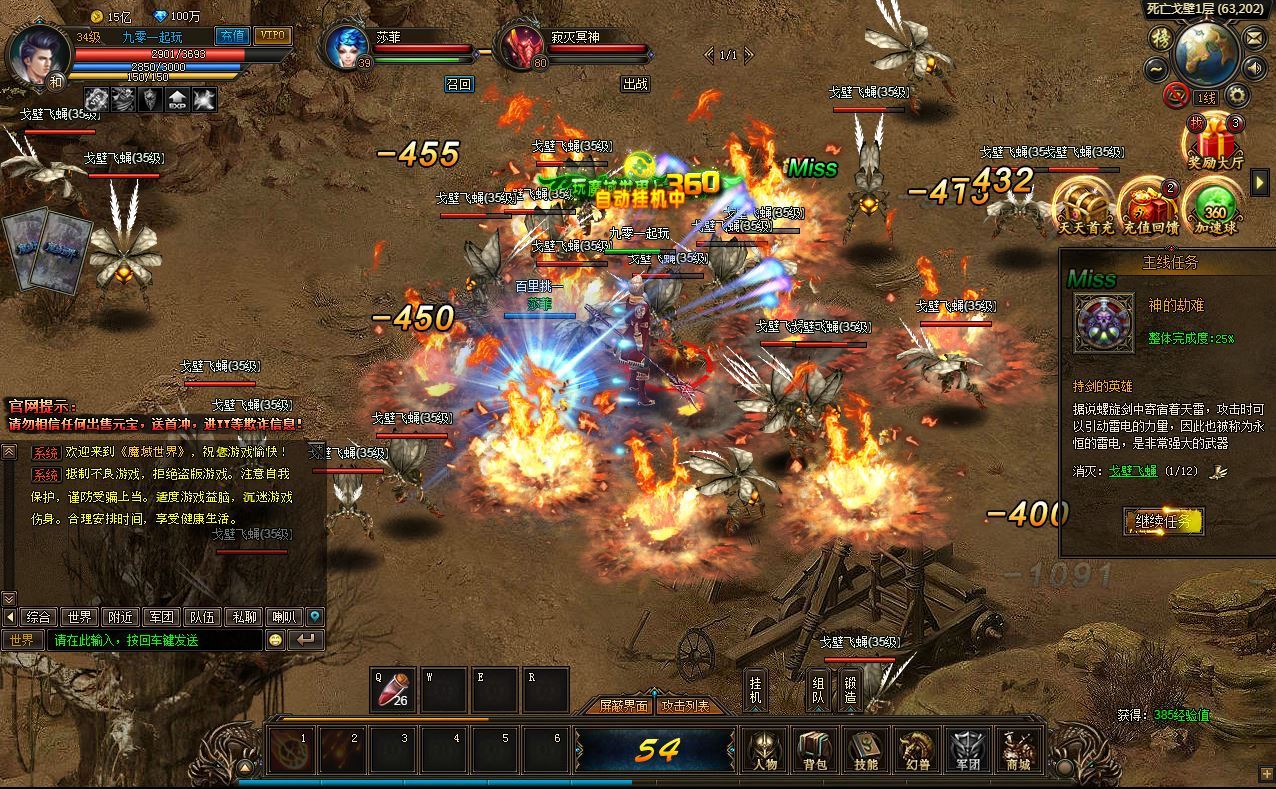
Task: Open the 军团 legion menu
Action: 967,750
